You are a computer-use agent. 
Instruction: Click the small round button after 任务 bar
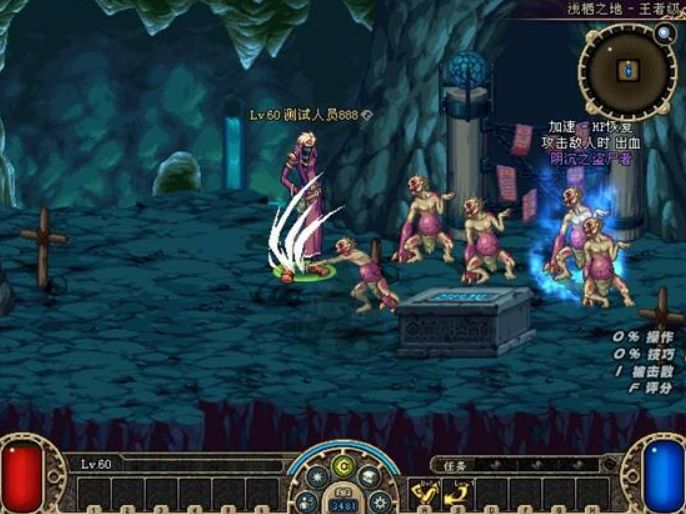pyautogui.click(x=609, y=464)
